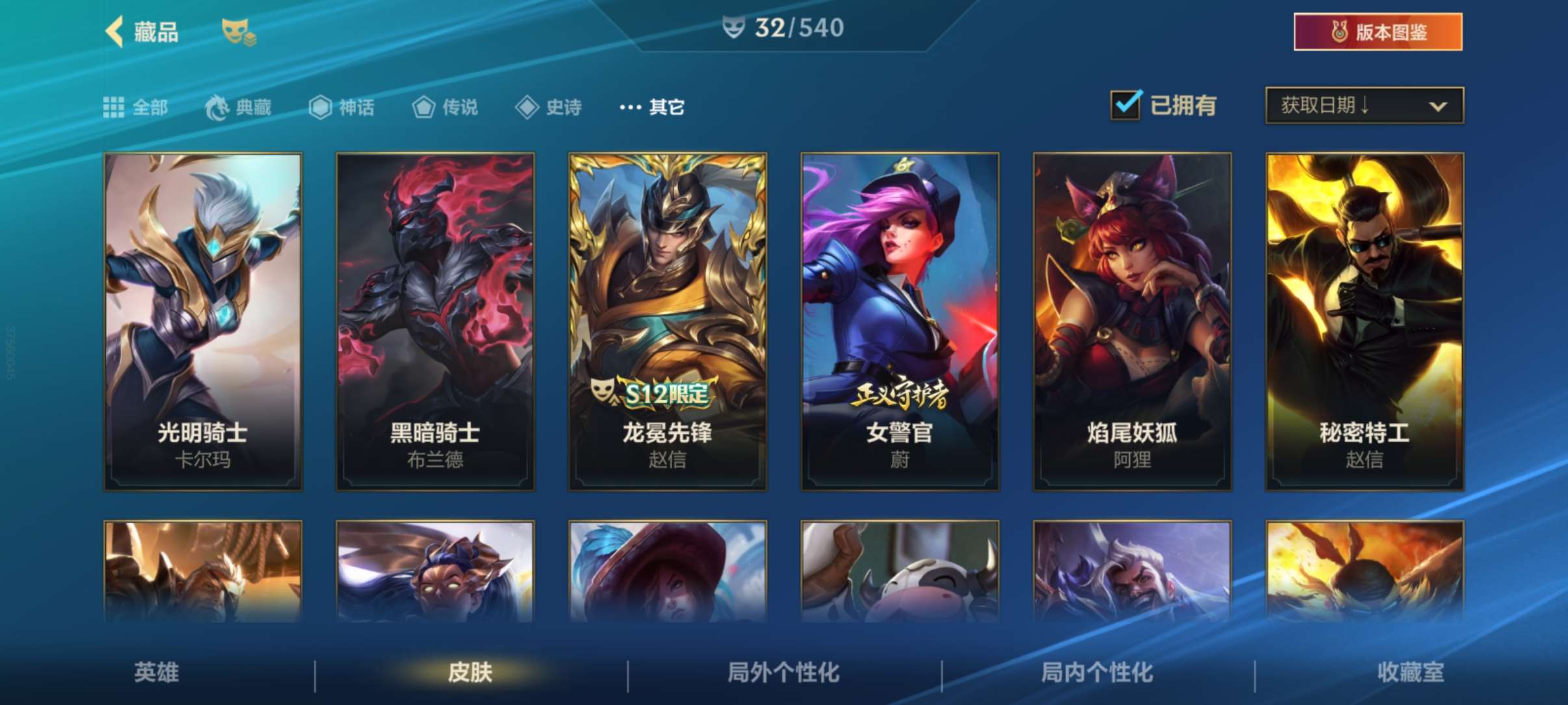The height and width of the screenshot is (705, 1568).
Task: Select the 全部 filter icon
Action: [x=114, y=107]
